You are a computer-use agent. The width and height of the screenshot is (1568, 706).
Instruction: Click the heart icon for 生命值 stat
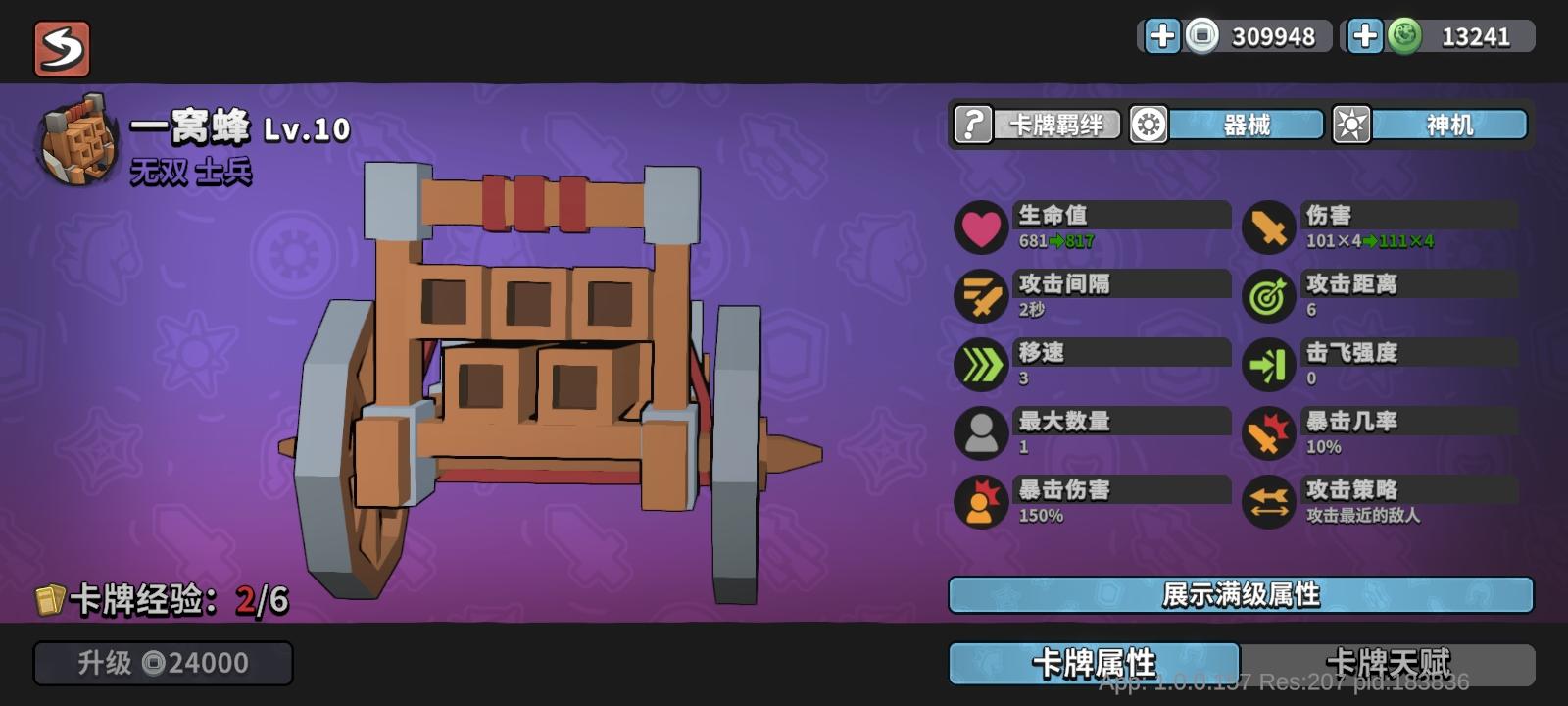point(980,227)
